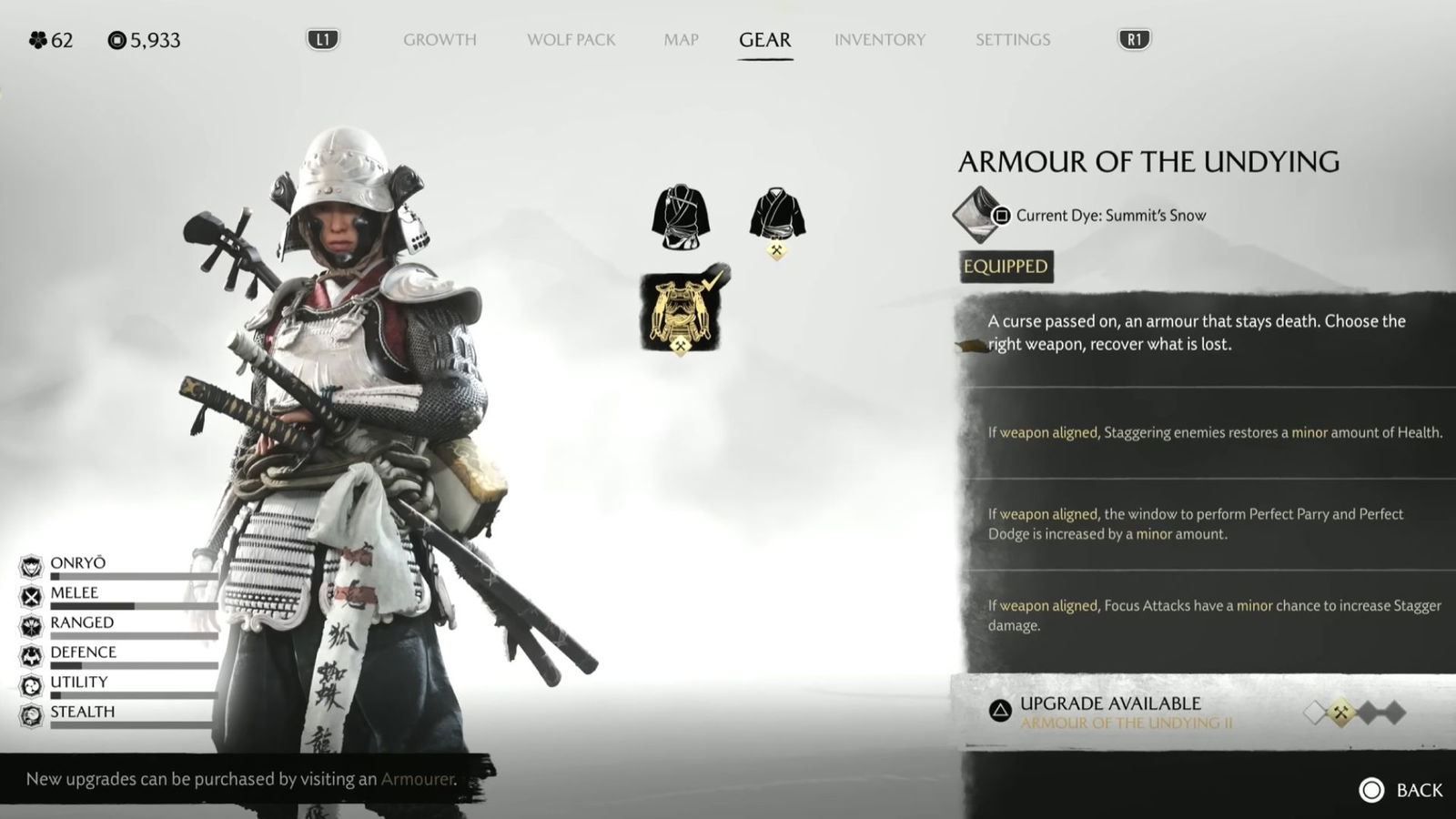Select the Gear tab
The image size is (1456, 819).
tap(764, 40)
